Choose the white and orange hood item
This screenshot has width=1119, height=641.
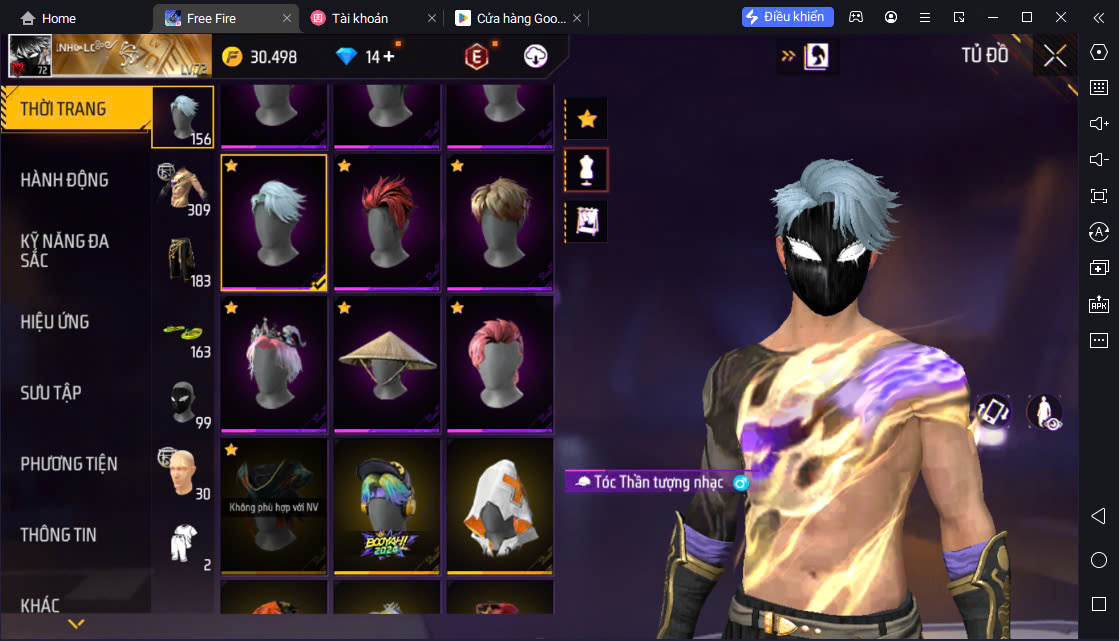point(500,506)
